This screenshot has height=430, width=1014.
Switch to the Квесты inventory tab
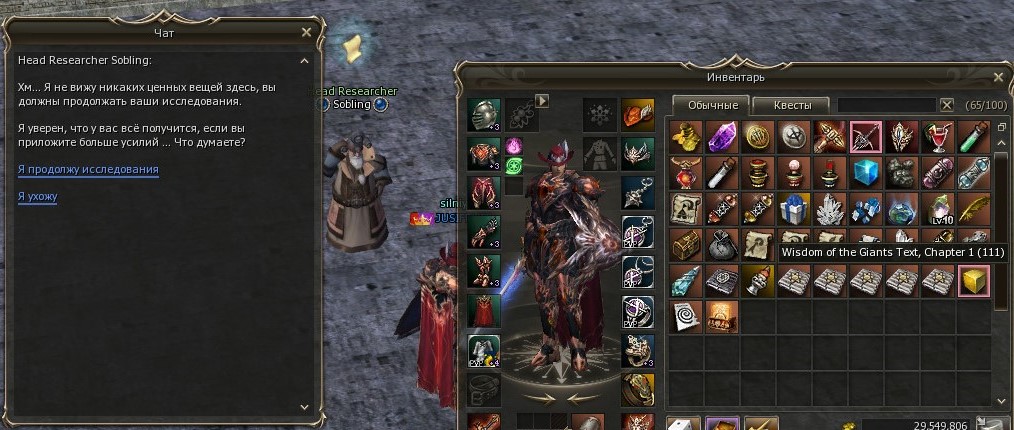790,105
